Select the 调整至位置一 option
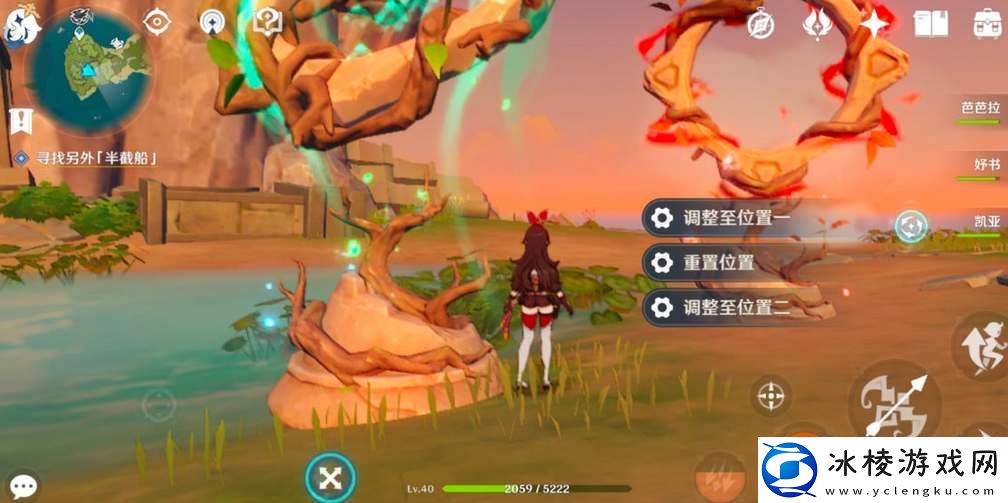Image resolution: width=1008 pixels, height=503 pixels. [x=735, y=217]
